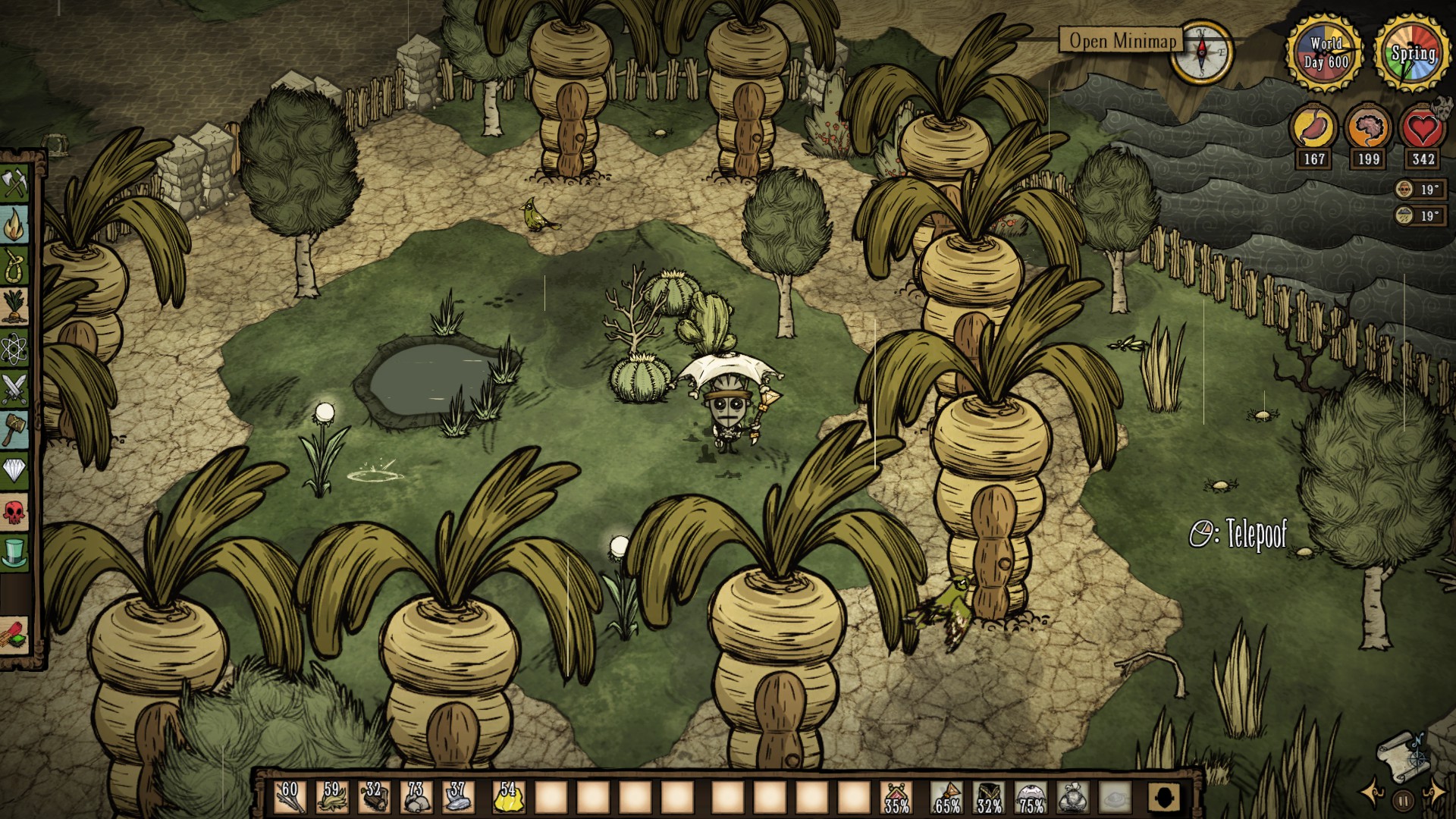Click the compass beside Open Minimap
The image size is (1456, 819).
(x=1201, y=51)
